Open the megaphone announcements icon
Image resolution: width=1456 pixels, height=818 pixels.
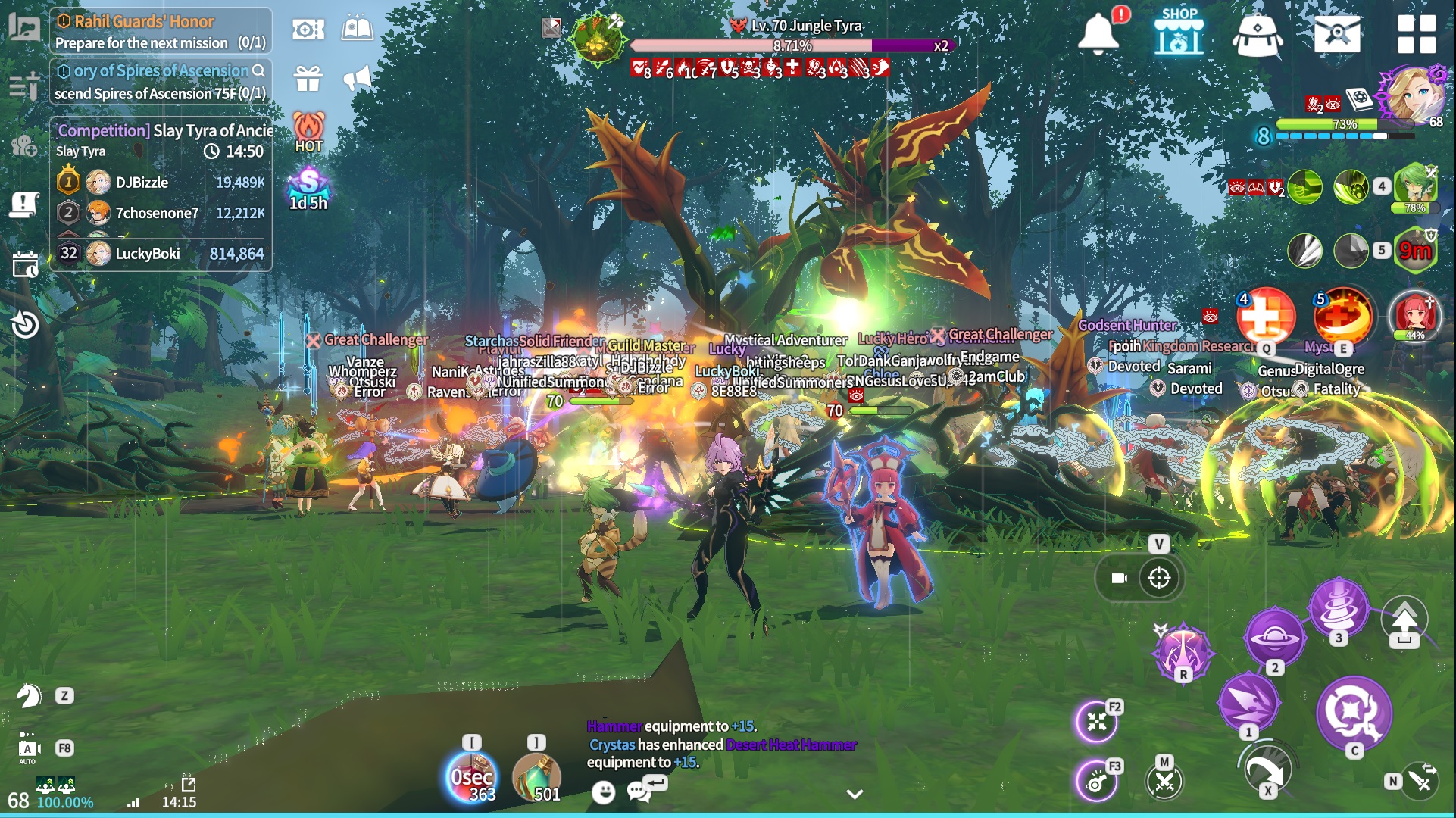click(358, 77)
